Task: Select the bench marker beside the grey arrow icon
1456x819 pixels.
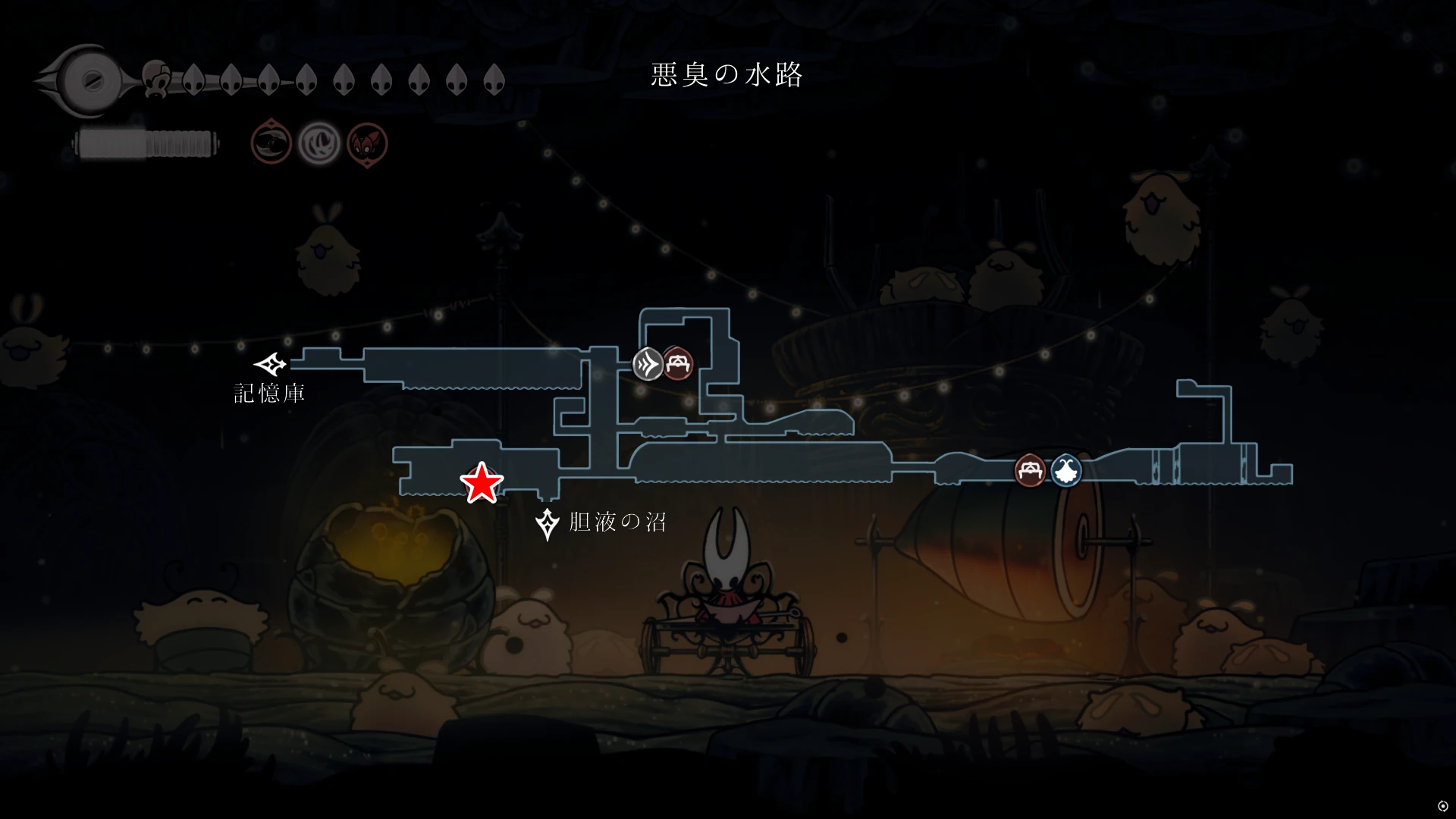Action: [678, 364]
